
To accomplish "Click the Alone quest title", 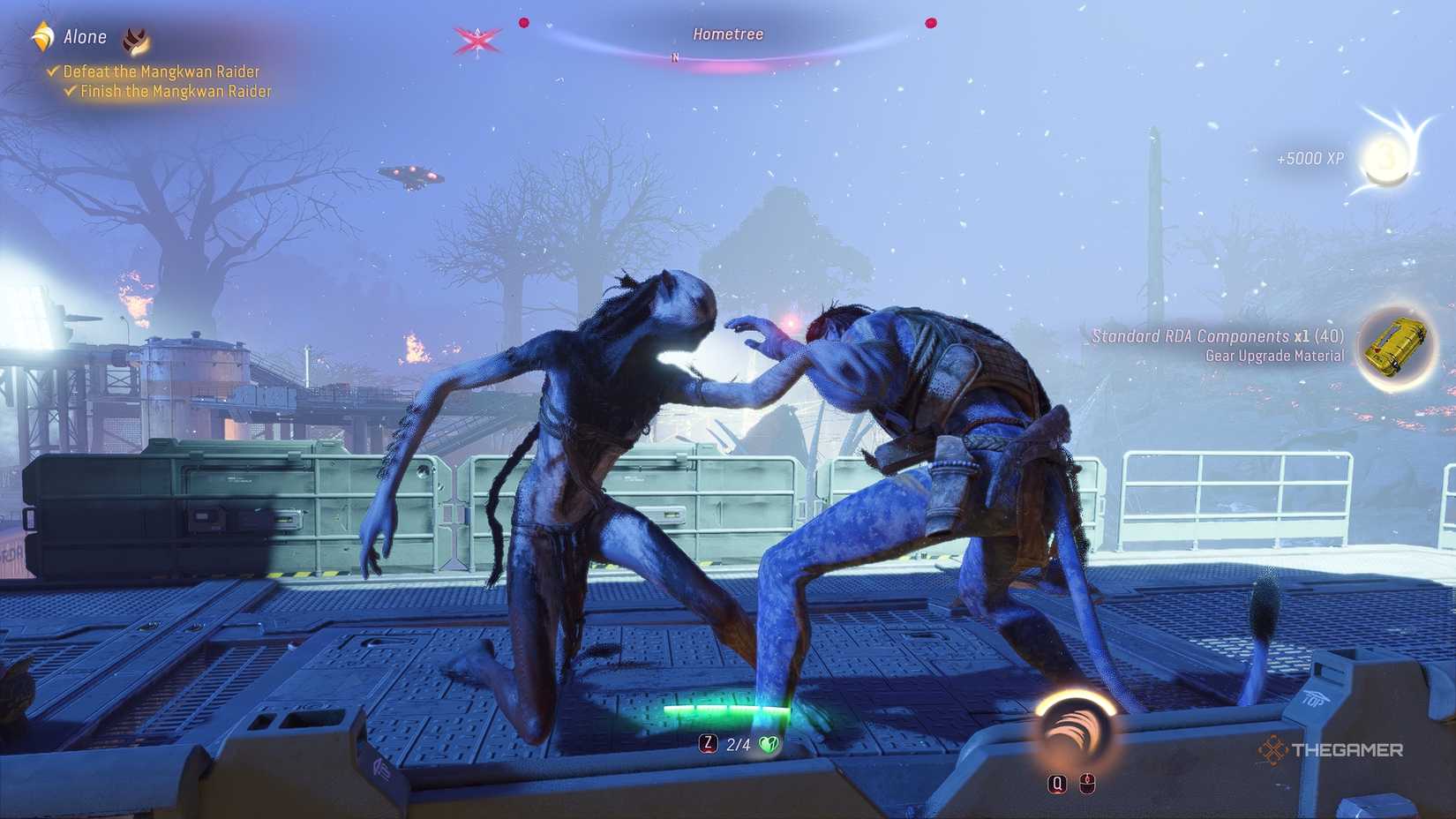I will click(84, 37).
